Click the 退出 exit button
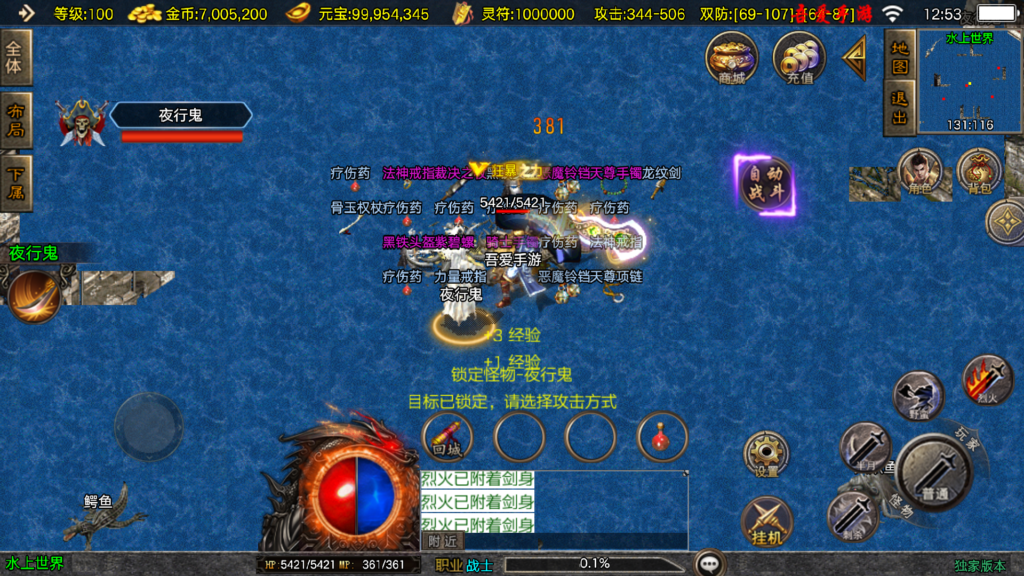Screen dimensions: 1024x576 click(x=900, y=108)
